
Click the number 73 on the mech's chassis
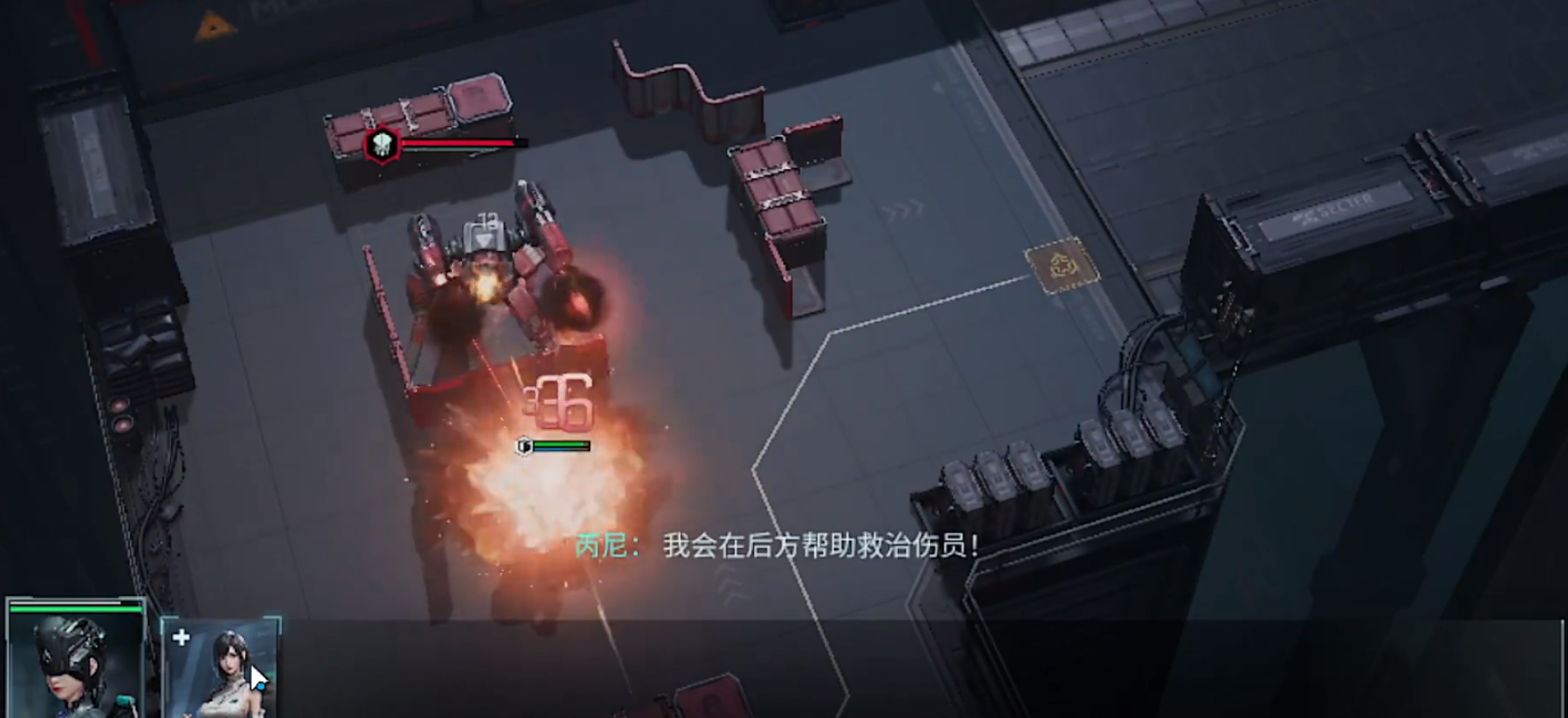coord(488,217)
